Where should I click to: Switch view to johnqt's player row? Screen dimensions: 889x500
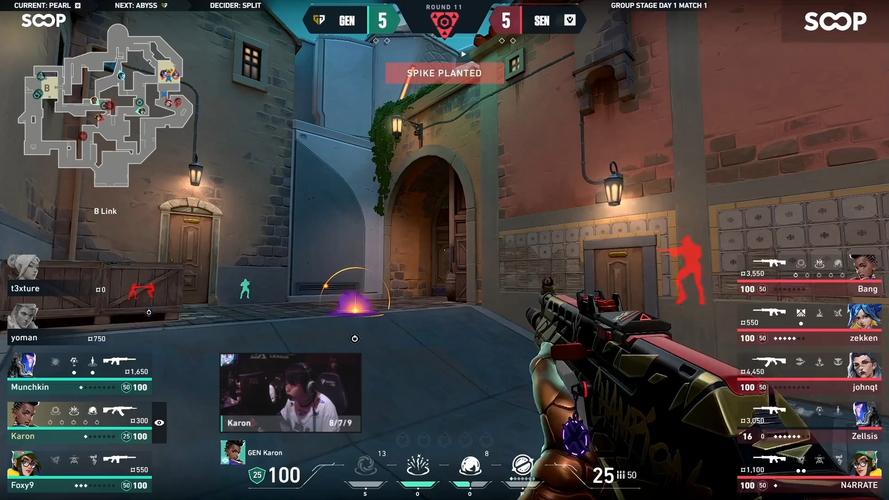pyautogui.click(x=810, y=366)
